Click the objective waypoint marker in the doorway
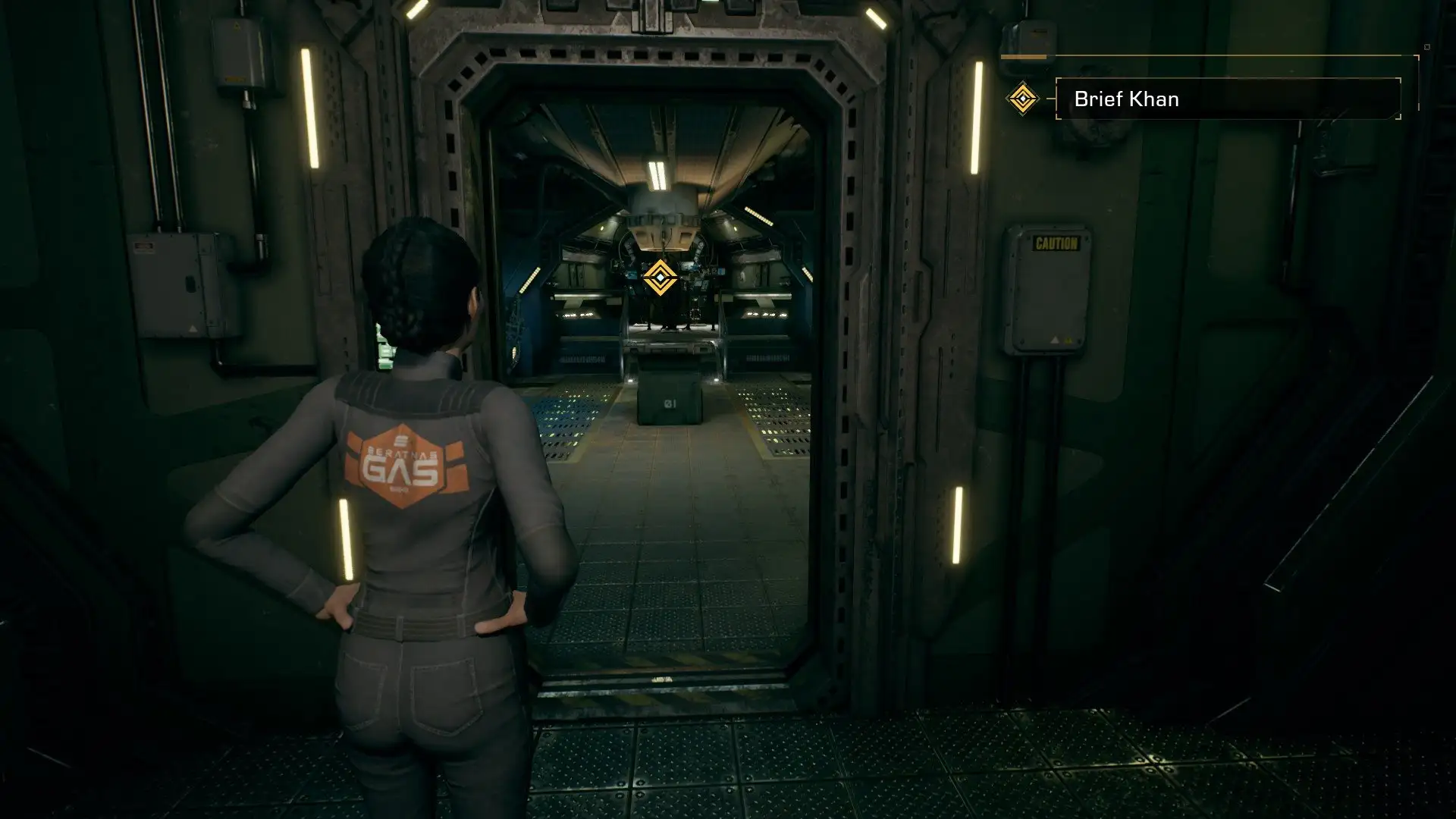The image size is (1456, 819). tap(661, 278)
